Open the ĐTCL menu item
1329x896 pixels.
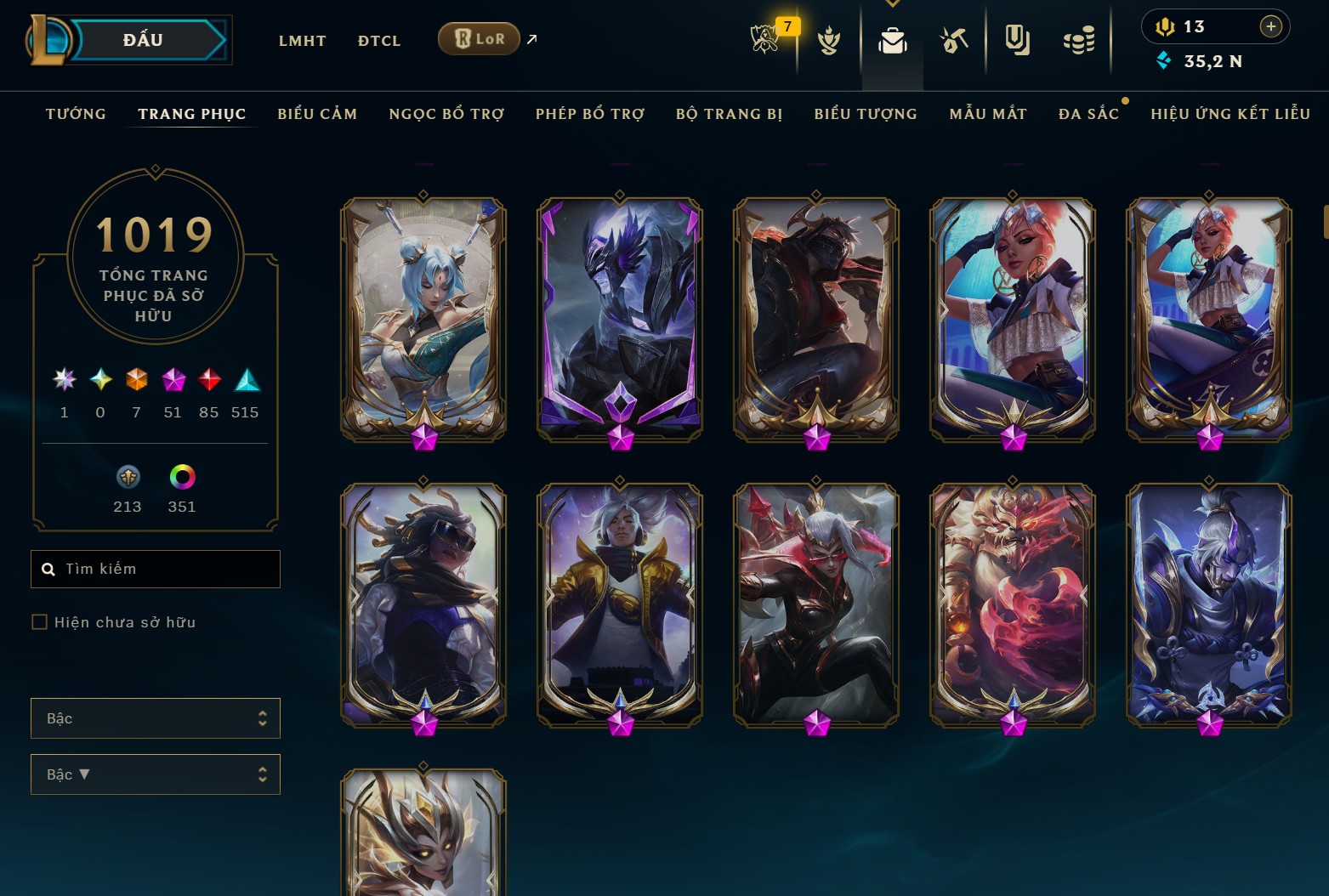point(378,40)
